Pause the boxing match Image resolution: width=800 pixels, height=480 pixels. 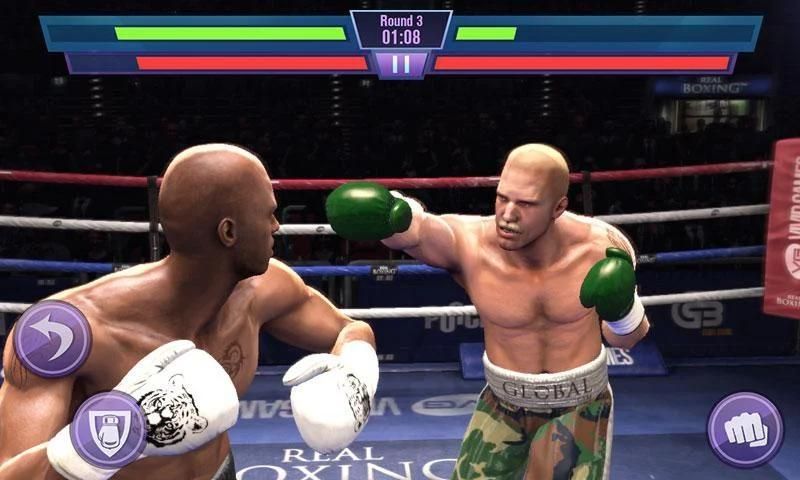tap(400, 65)
